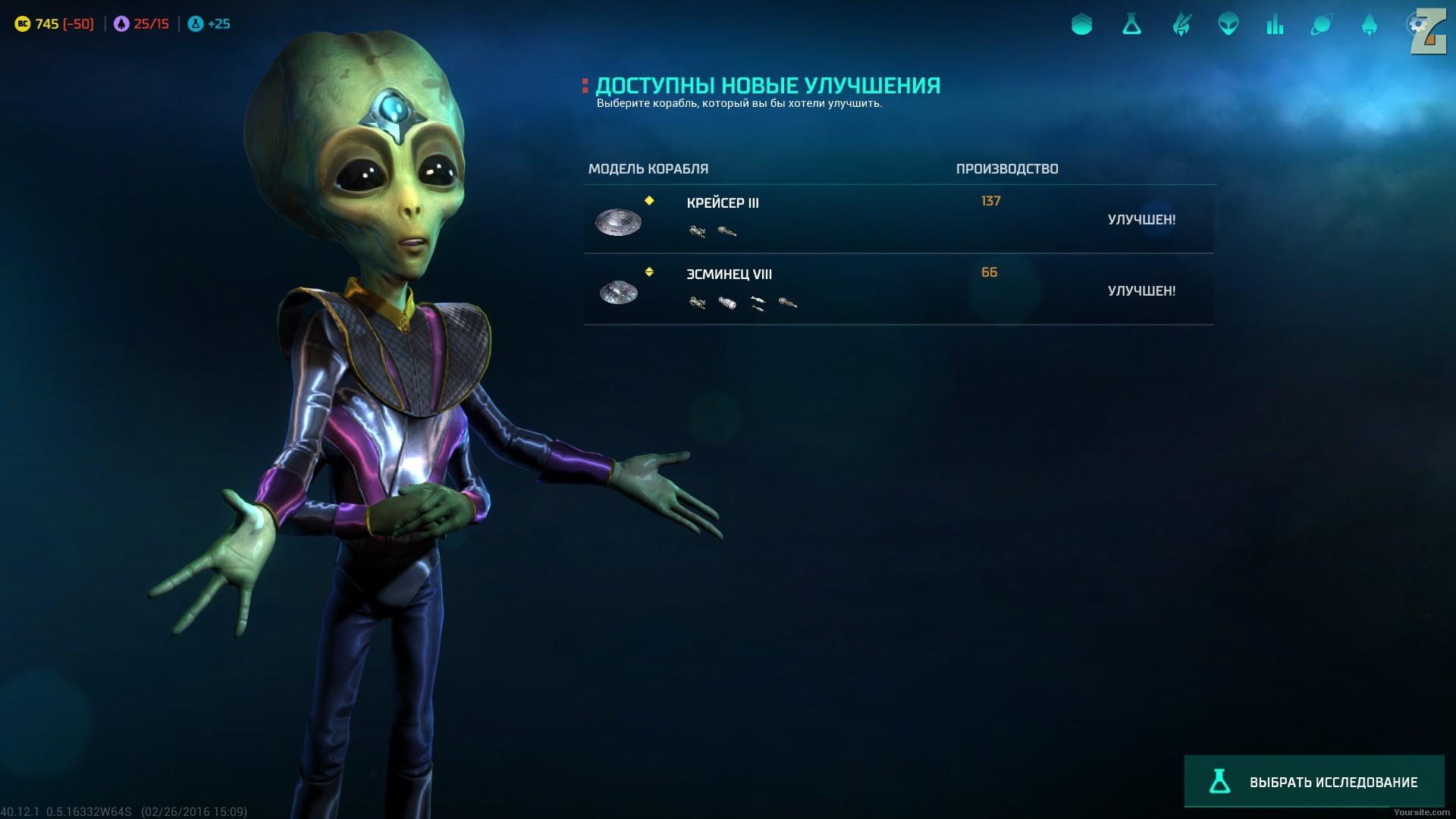
Task: Open the empire rank chevron icon
Action: pos(1081,25)
